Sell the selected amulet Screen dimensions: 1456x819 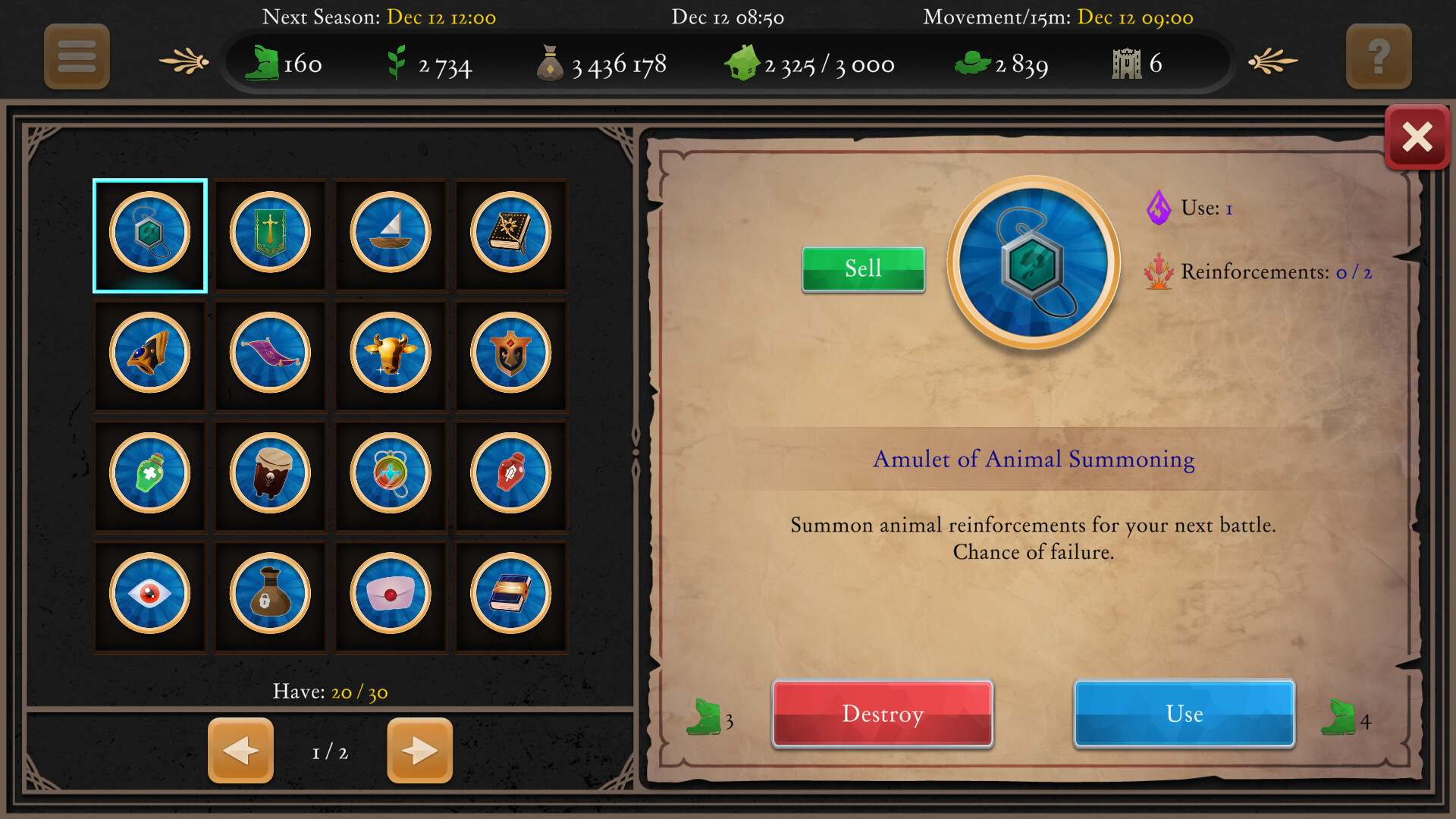click(x=863, y=268)
